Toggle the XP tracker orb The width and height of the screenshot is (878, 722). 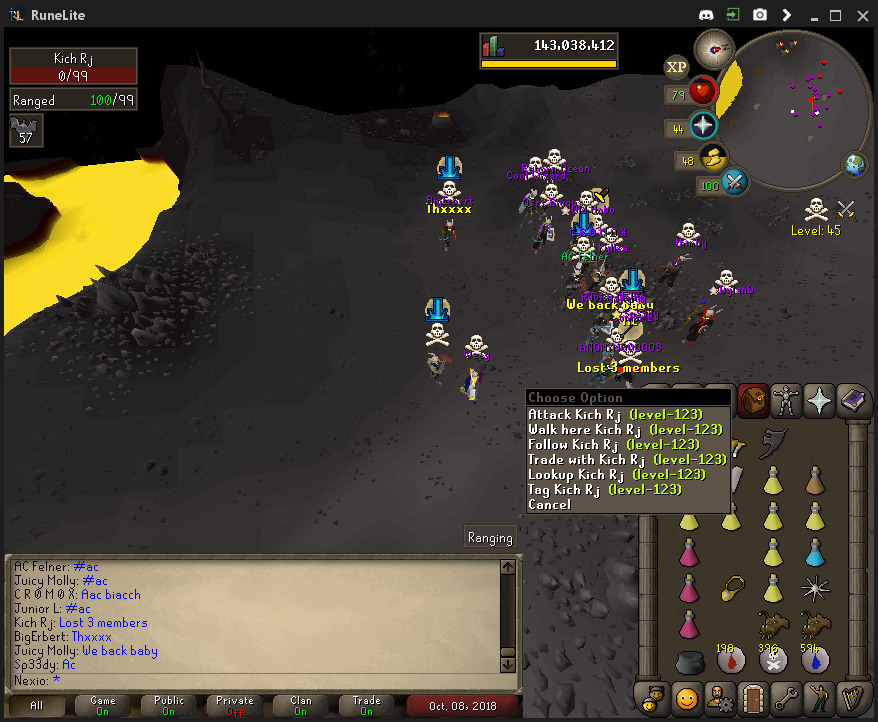coord(677,67)
